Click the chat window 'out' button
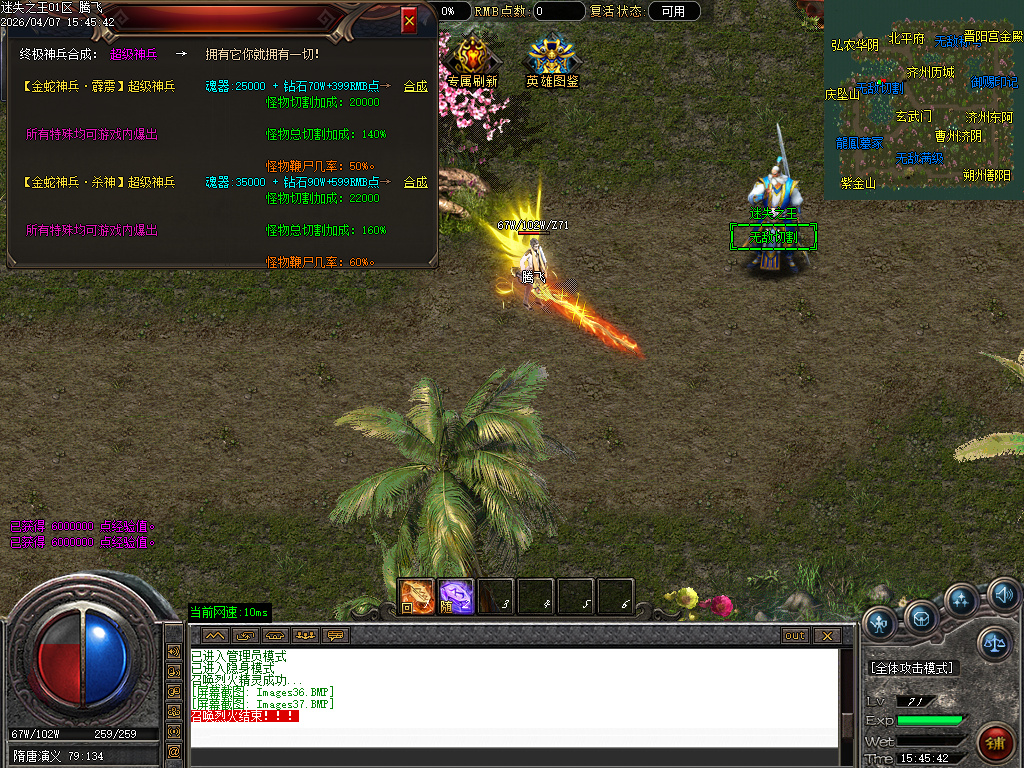 point(795,636)
